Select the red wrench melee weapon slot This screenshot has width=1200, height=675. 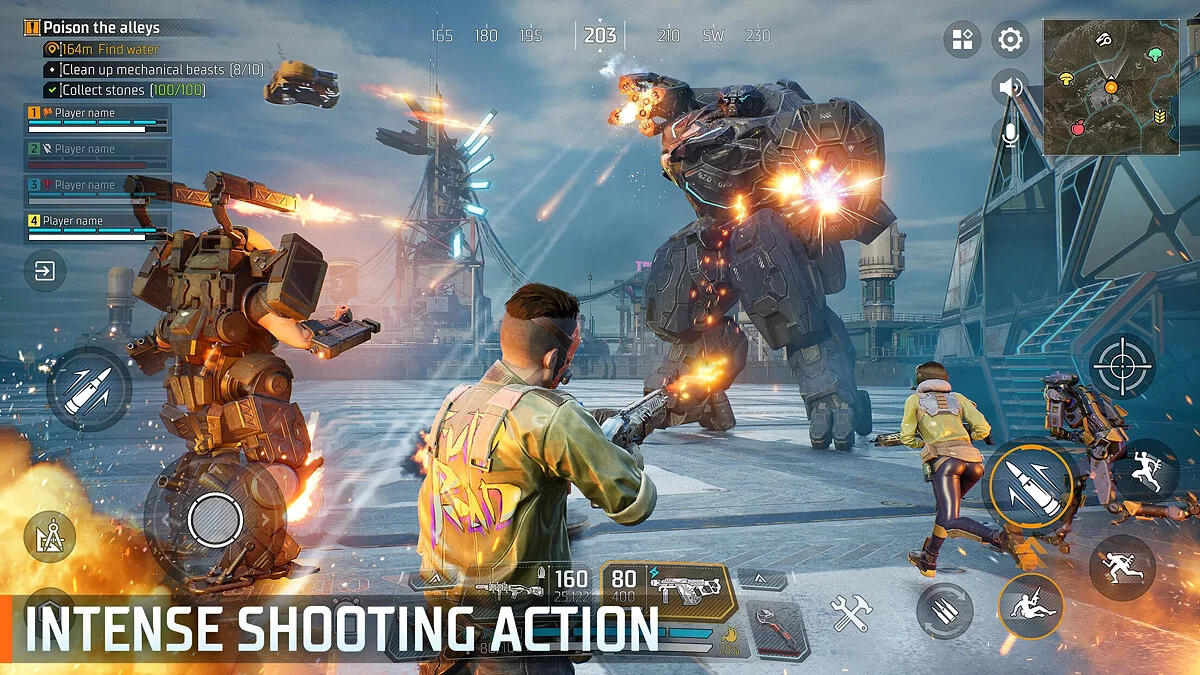click(x=774, y=629)
